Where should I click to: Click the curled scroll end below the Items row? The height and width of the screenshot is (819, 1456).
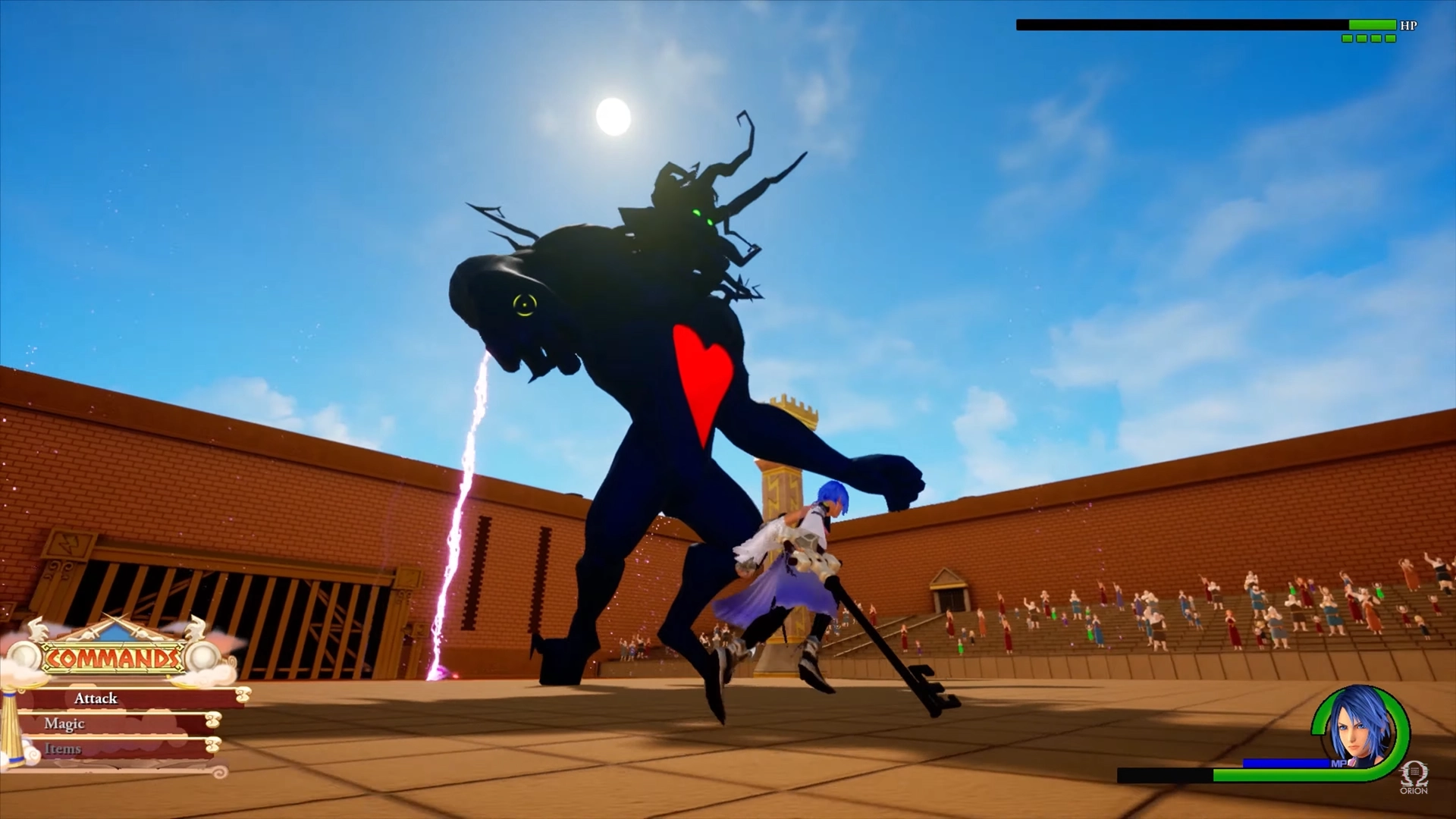point(218,772)
